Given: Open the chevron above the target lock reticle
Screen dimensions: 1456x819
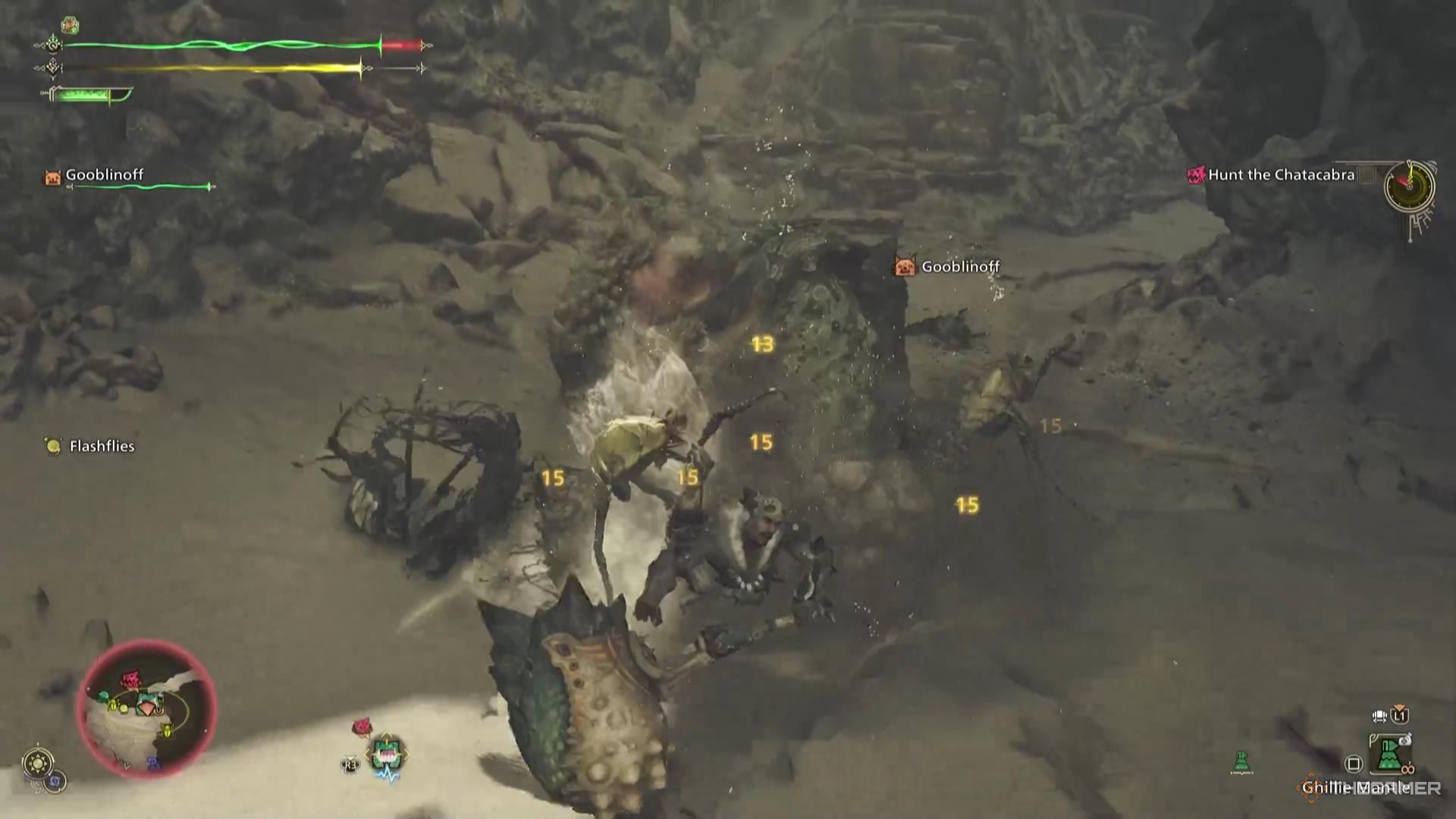Looking at the screenshot, I should pyautogui.click(x=386, y=733).
